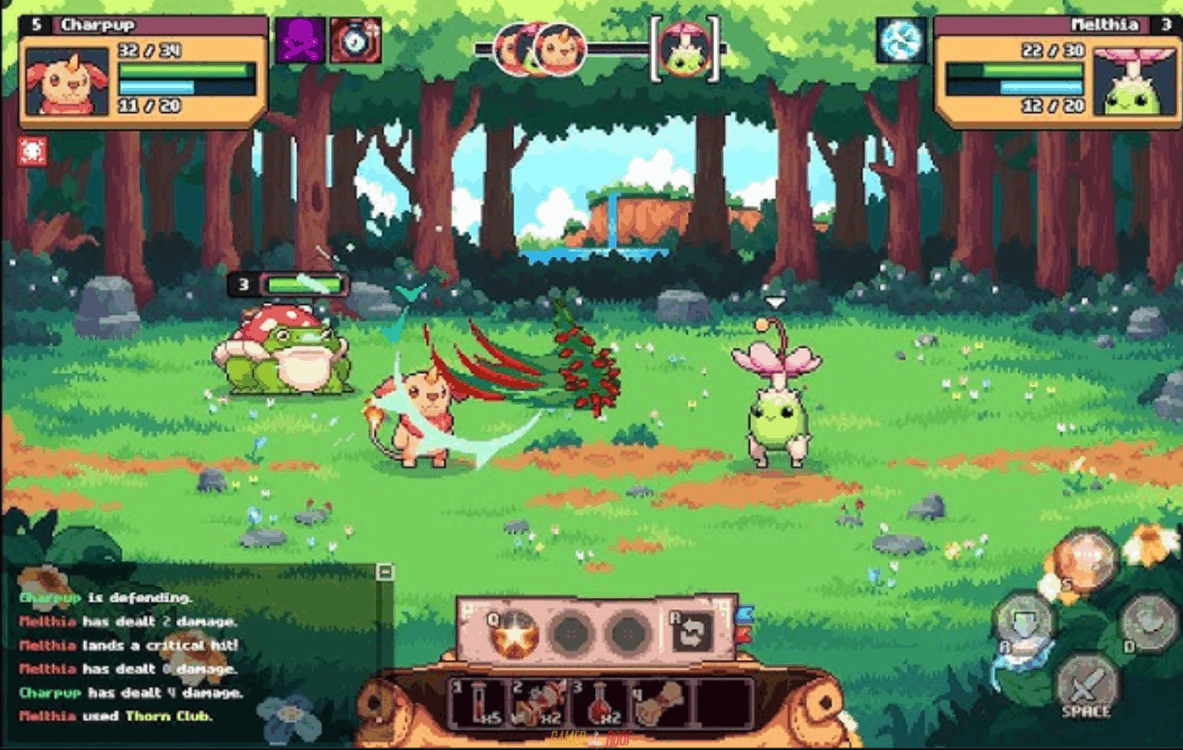Image resolution: width=1183 pixels, height=750 pixels.
Task: Inspect the stopwatch status effect icon
Action: coord(355,41)
